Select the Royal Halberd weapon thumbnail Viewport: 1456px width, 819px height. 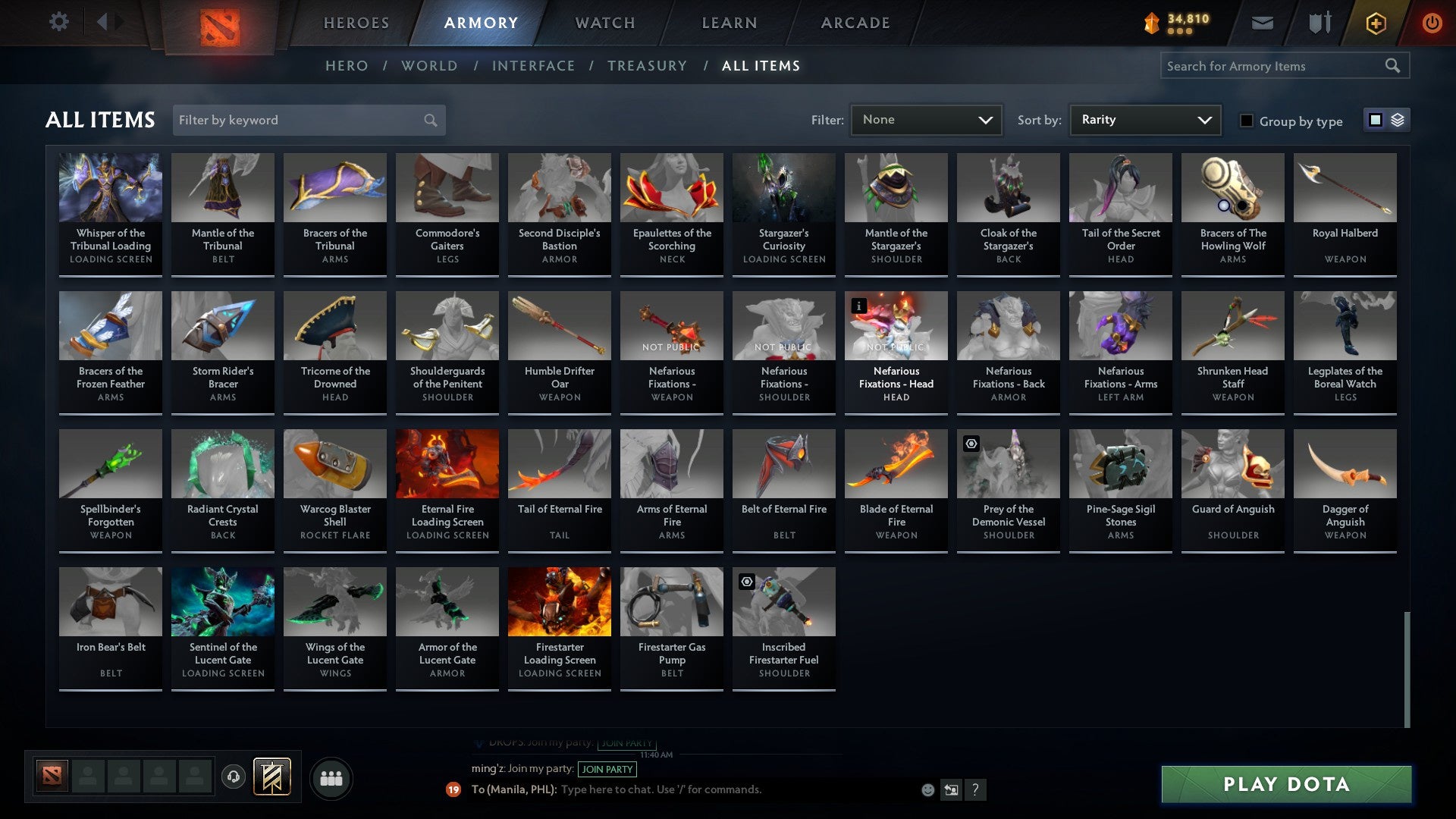1345,187
